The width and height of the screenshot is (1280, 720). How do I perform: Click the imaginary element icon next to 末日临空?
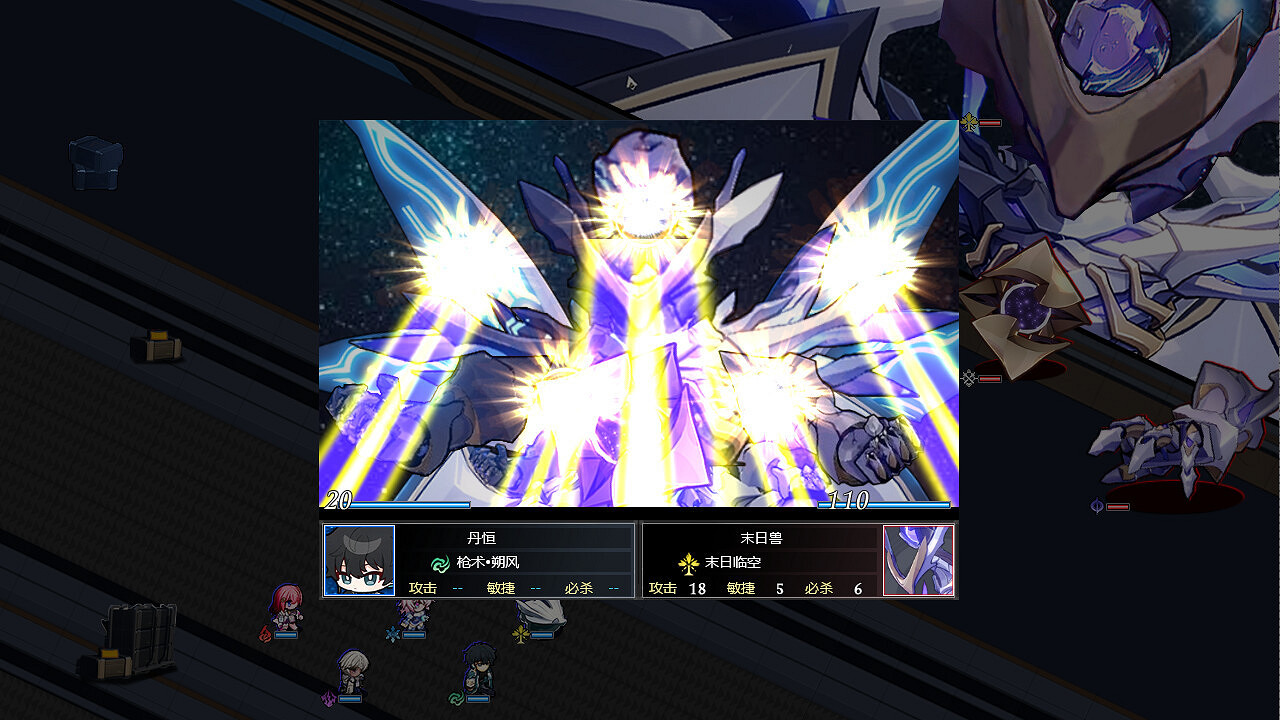688,561
